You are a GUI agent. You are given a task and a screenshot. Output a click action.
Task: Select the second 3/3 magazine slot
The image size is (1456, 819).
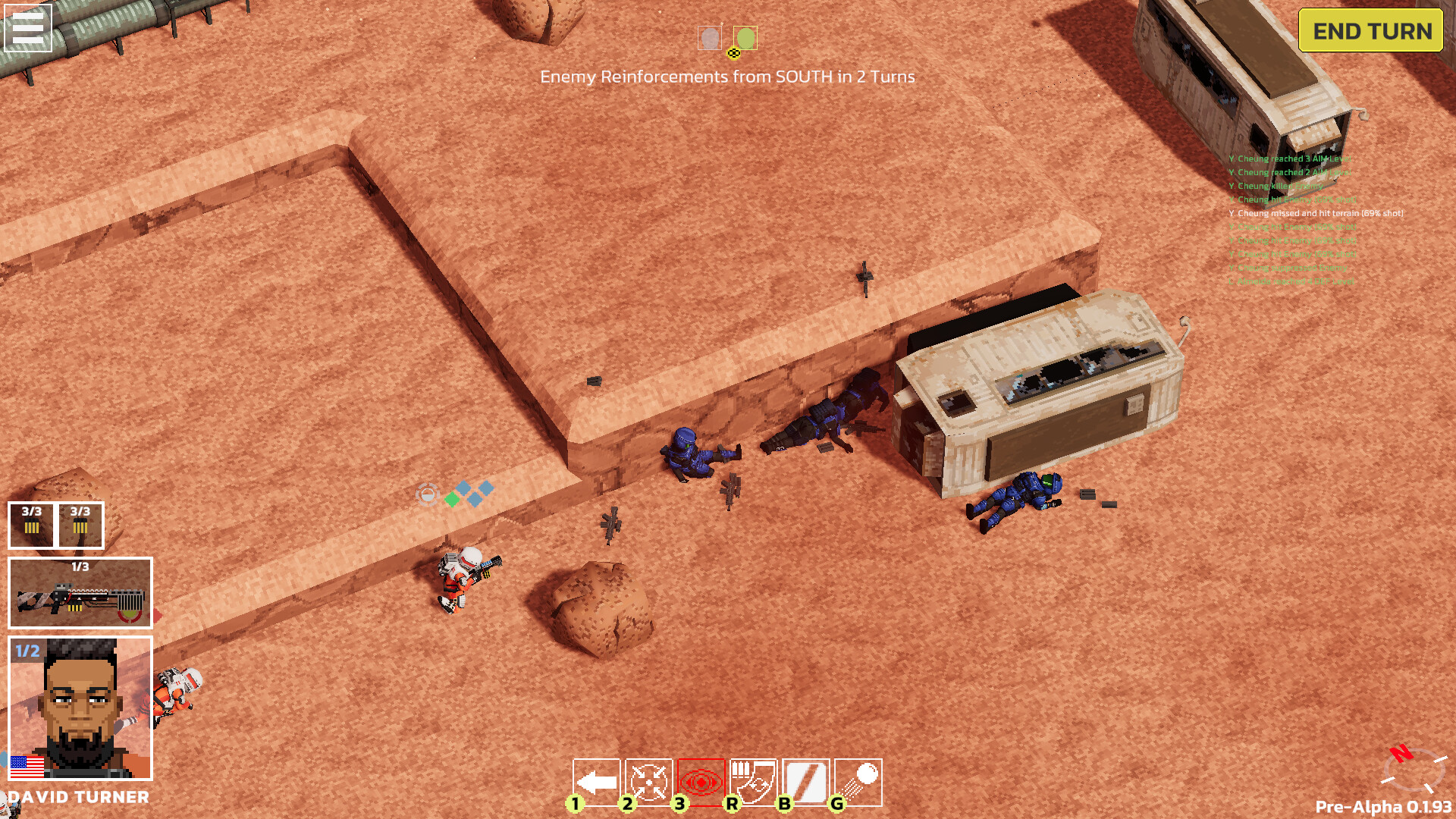click(x=80, y=523)
